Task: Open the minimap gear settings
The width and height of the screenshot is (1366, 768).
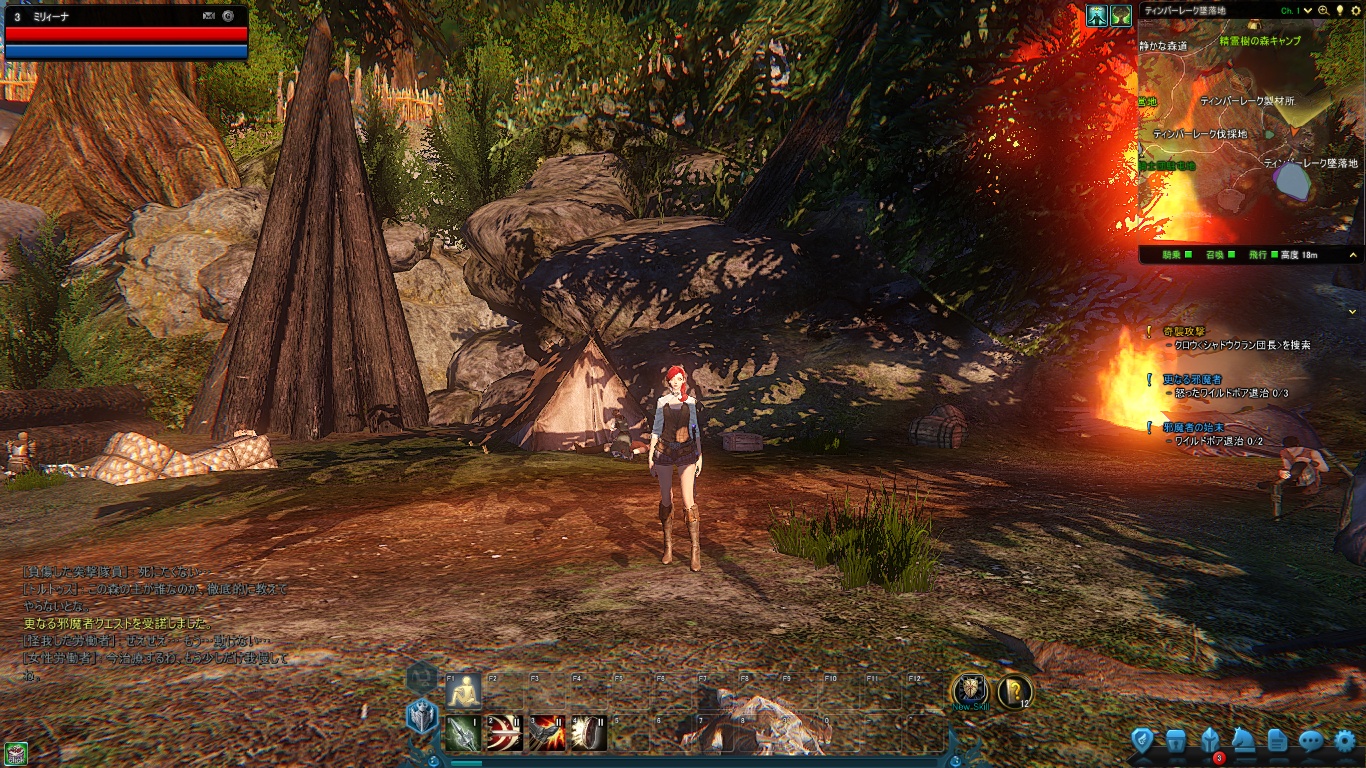Action: pyautogui.click(x=1356, y=10)
